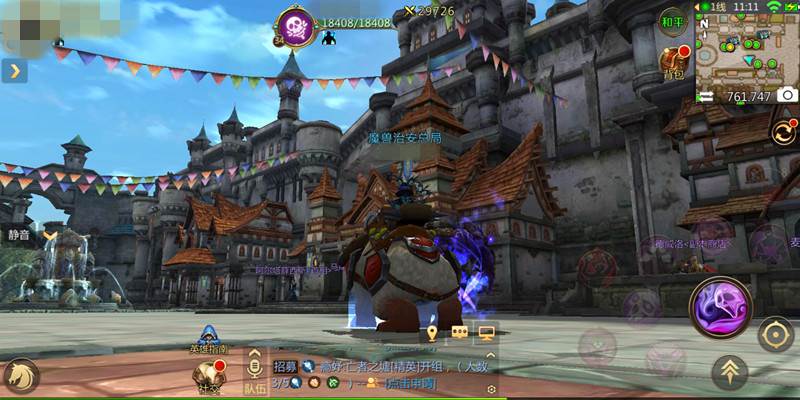Expand the left side panel arrow

15,71
